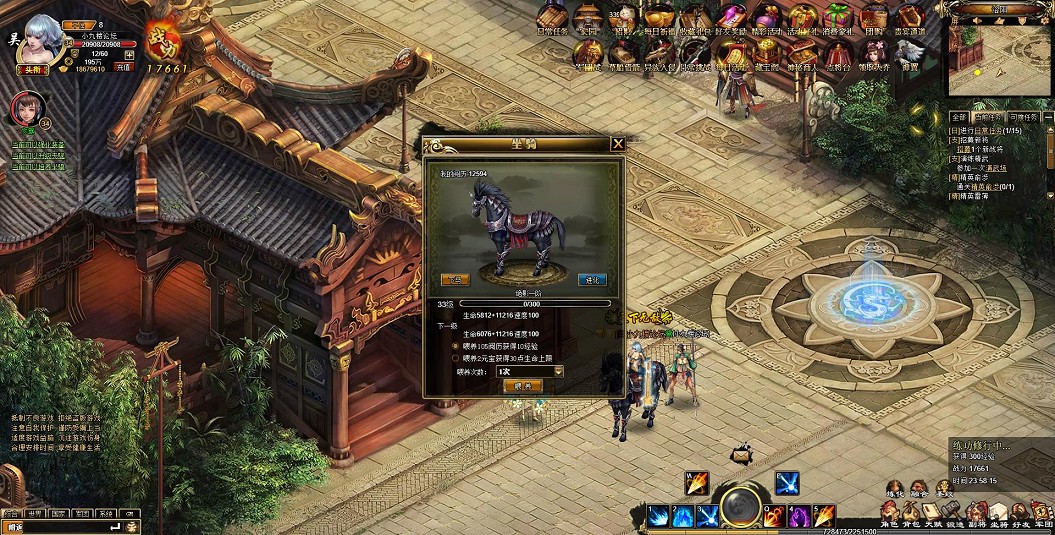Close the 坐骑 mount window
The width and height of the screenshot is (1055, 535).
click(618, 144)
